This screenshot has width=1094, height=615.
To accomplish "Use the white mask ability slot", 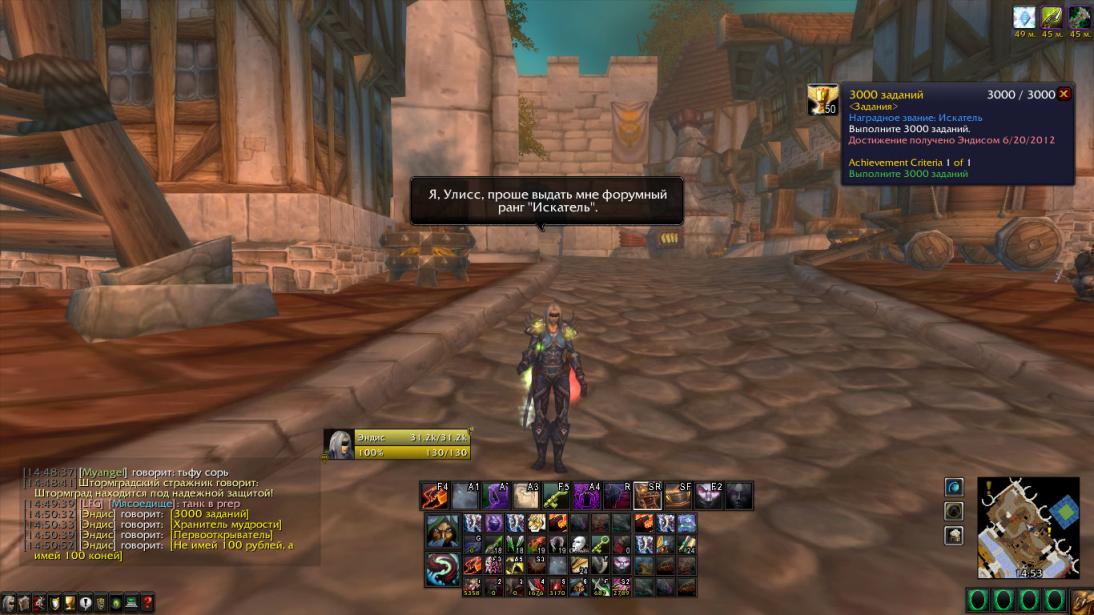I will (x=579, y=544).
